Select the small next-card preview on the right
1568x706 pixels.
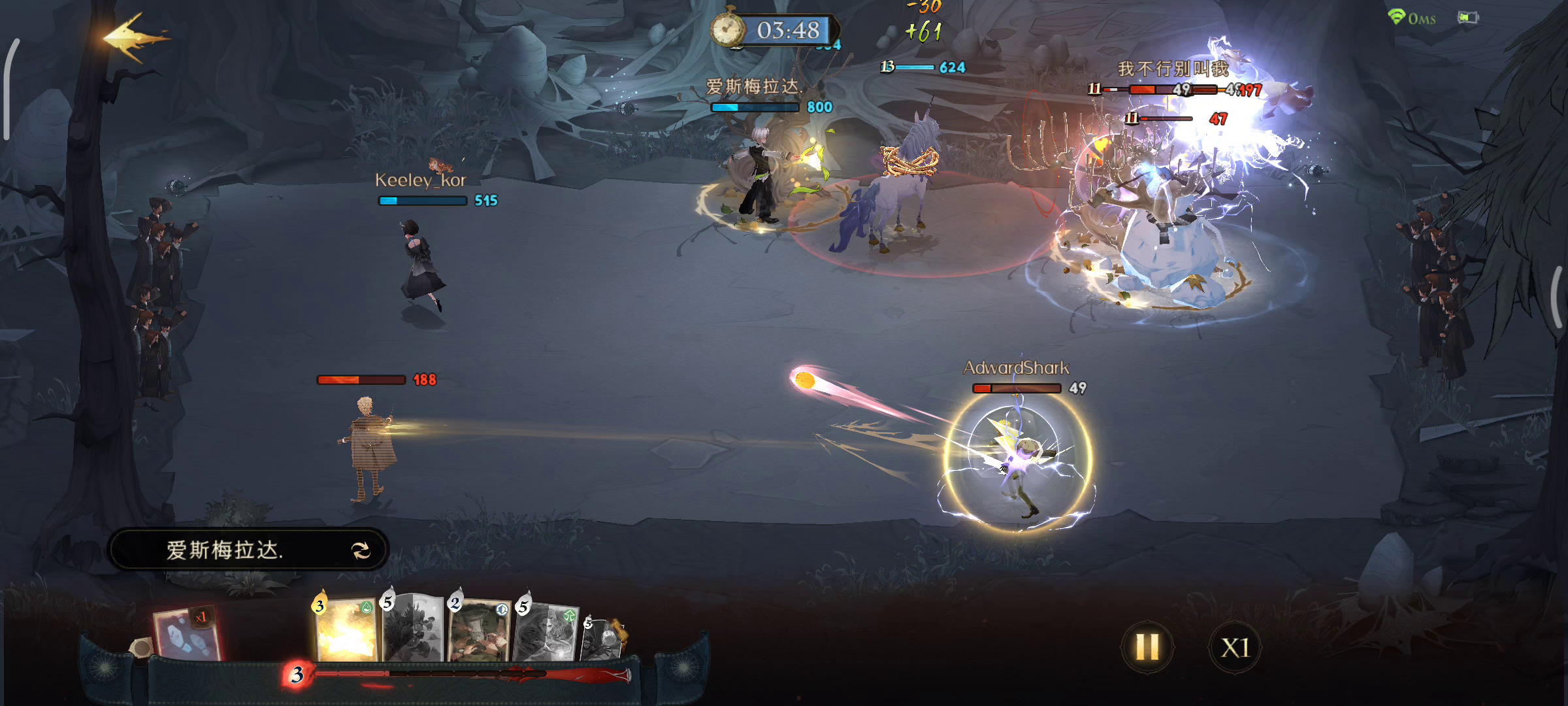click(x=602, y=638)
